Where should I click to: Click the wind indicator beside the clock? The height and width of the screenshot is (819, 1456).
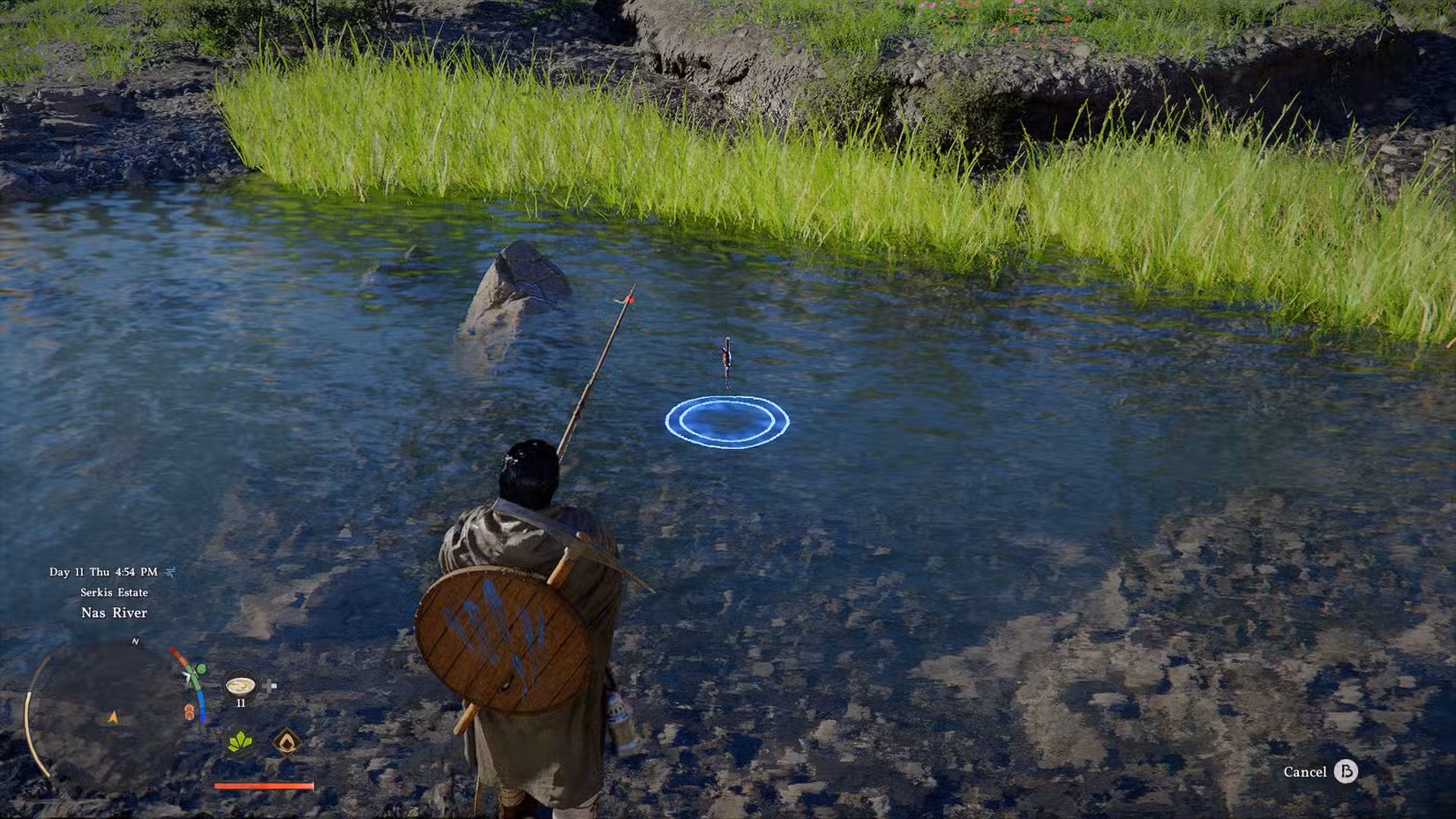point(169,572)
